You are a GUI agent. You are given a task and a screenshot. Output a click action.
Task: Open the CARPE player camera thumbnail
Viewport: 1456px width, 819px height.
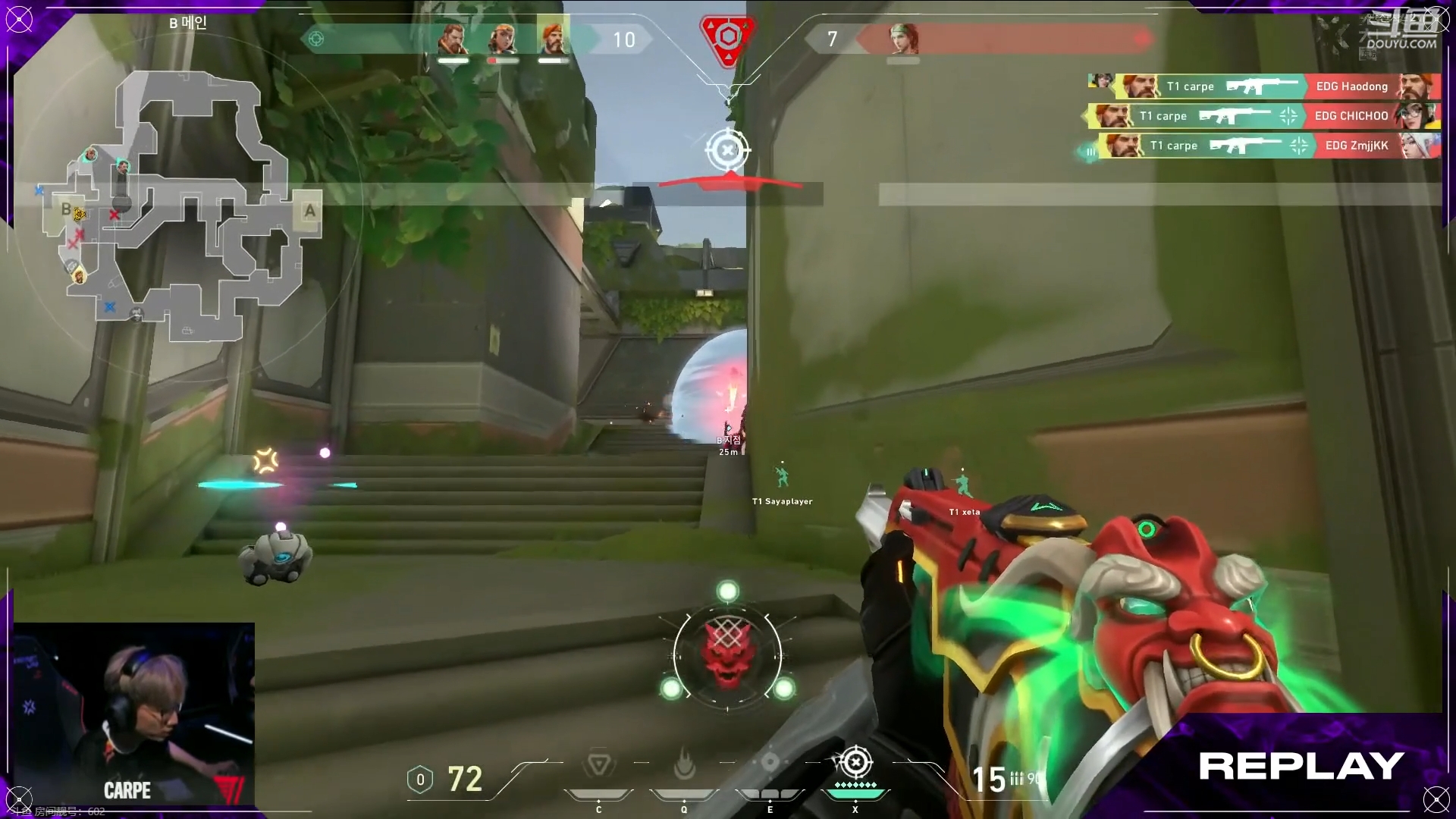coord(134,714)
